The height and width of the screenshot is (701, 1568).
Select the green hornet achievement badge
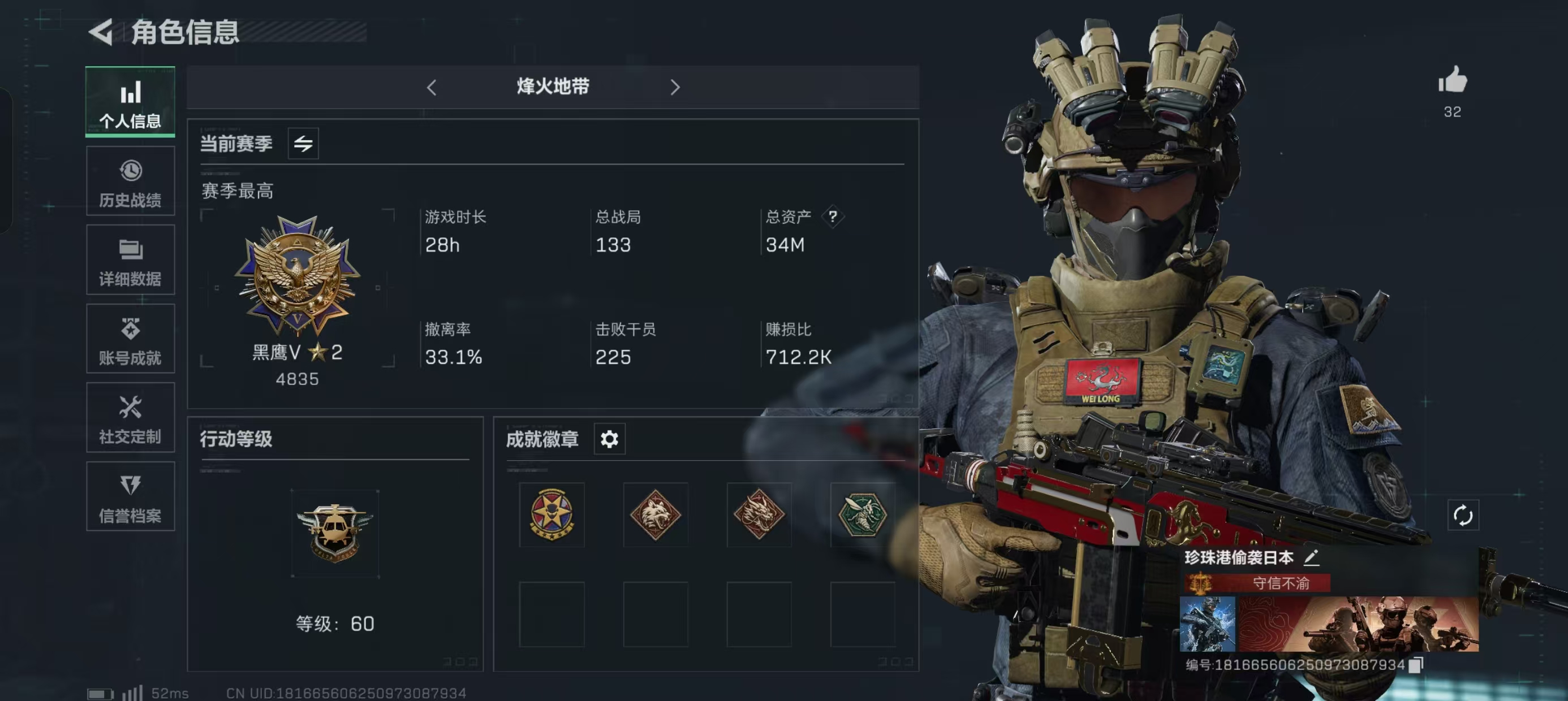(x=863, y=515)
